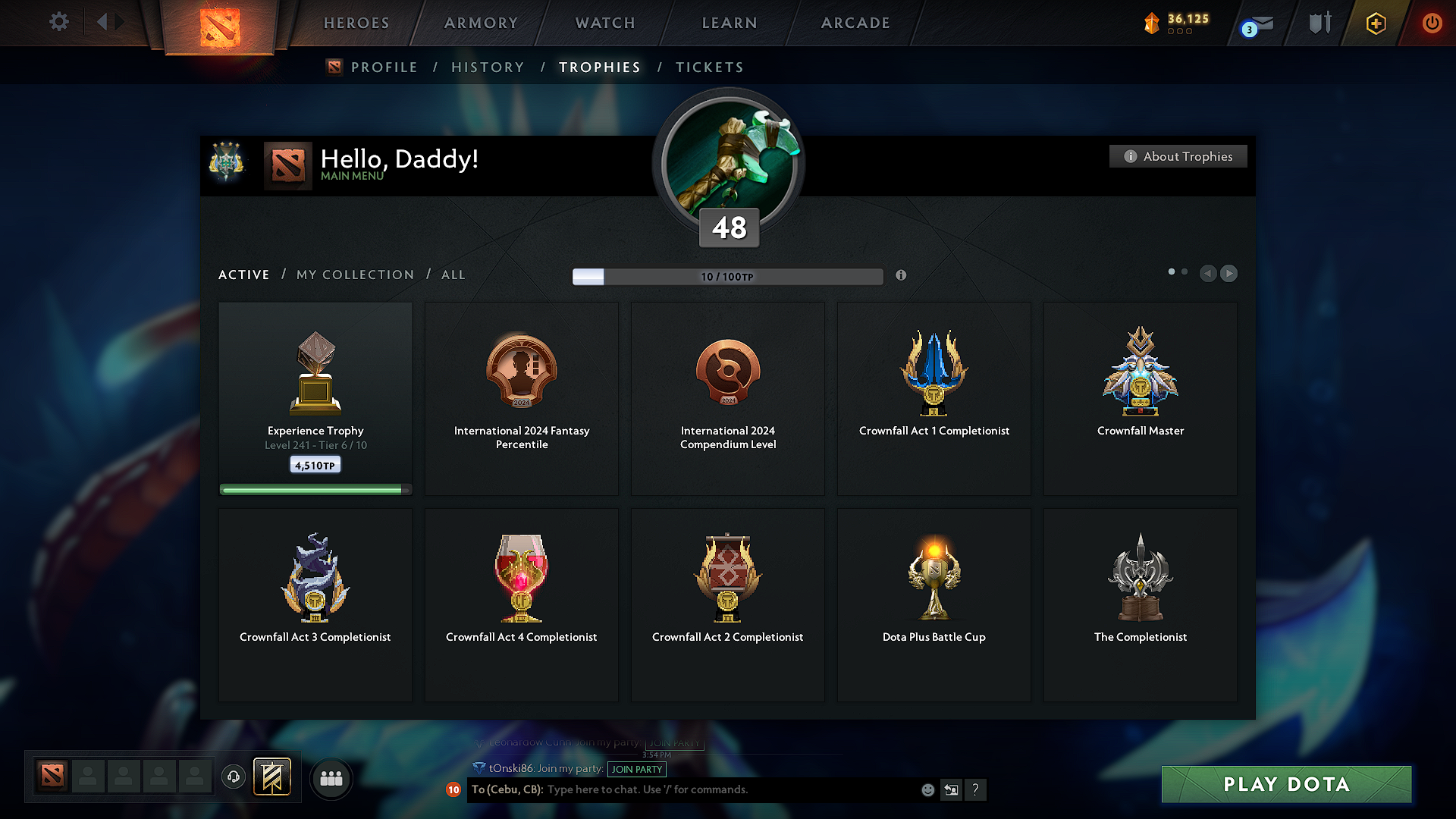Open the shard shop via orange shard icon
Screen dimensions: 1456x819
1153,23
